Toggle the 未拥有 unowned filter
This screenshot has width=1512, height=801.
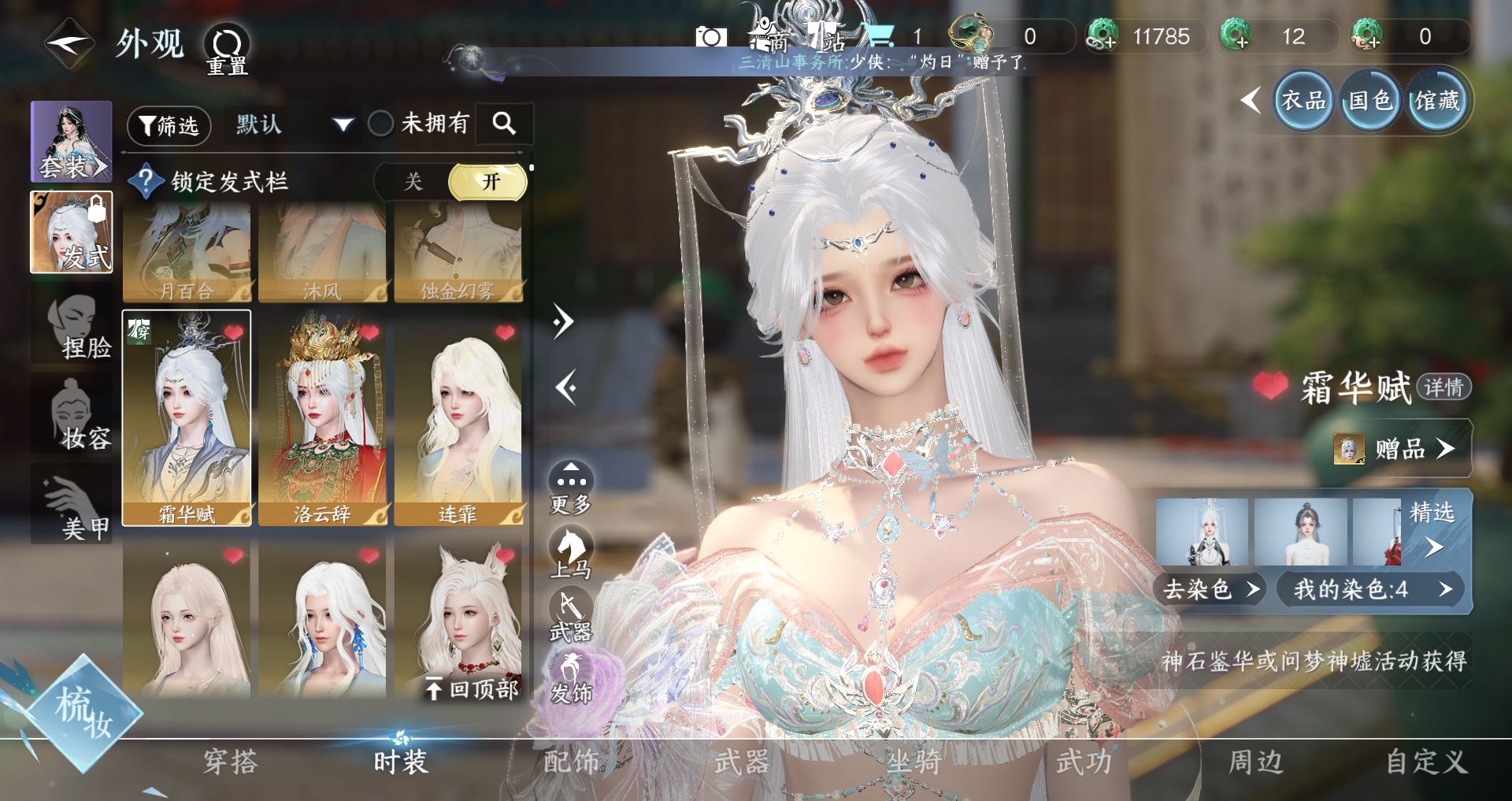click(382, 124)
